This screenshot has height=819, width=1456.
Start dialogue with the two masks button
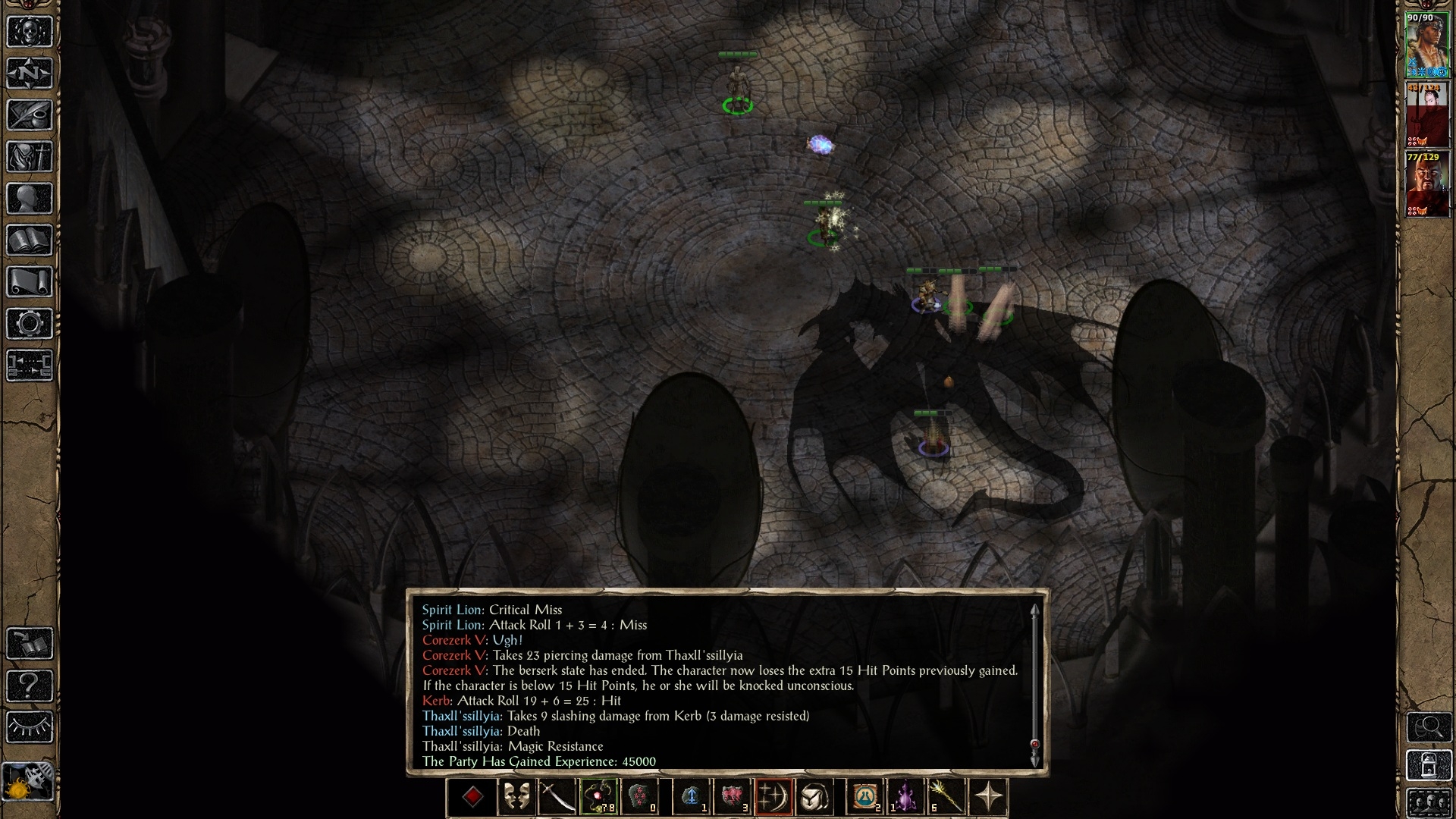(517, 797)
